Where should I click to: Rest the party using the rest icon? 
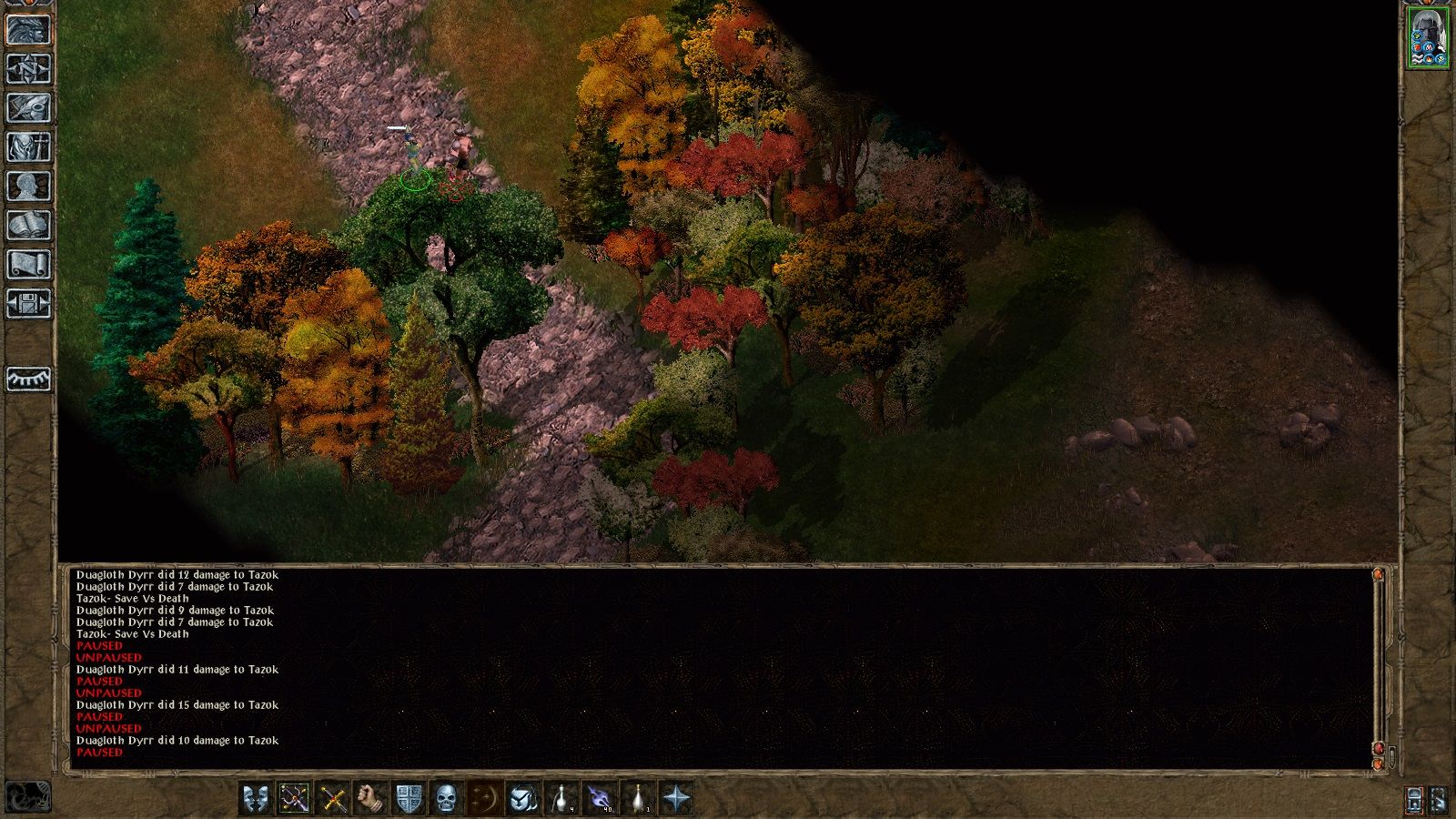27,378
